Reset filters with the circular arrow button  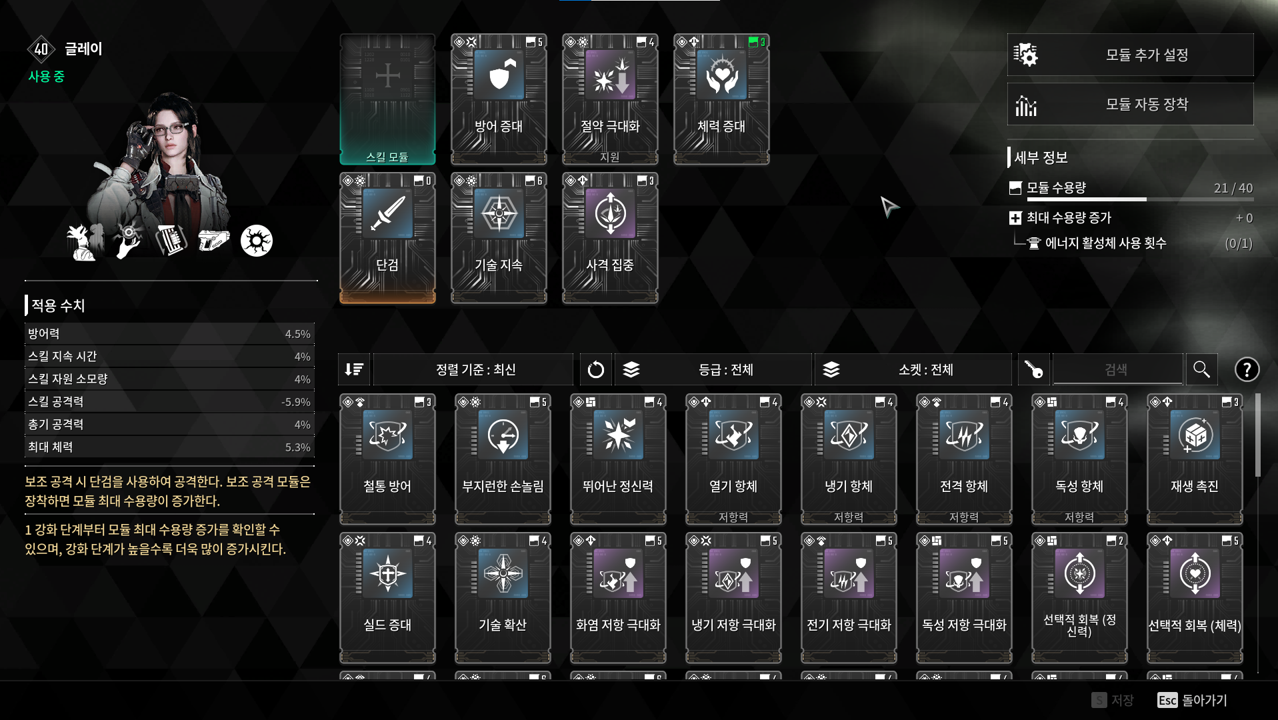pos(595,370)
